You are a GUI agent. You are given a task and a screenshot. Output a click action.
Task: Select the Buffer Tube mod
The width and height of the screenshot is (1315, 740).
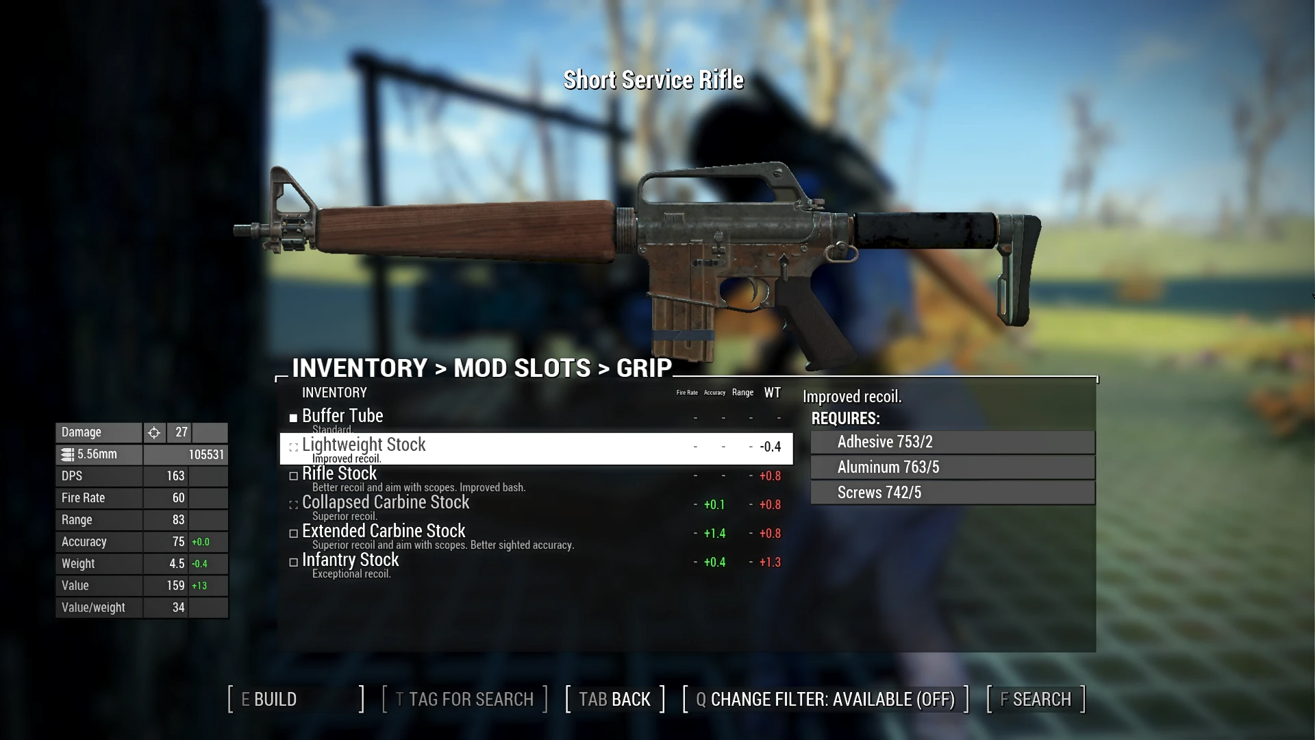click(x=343, y=416)
